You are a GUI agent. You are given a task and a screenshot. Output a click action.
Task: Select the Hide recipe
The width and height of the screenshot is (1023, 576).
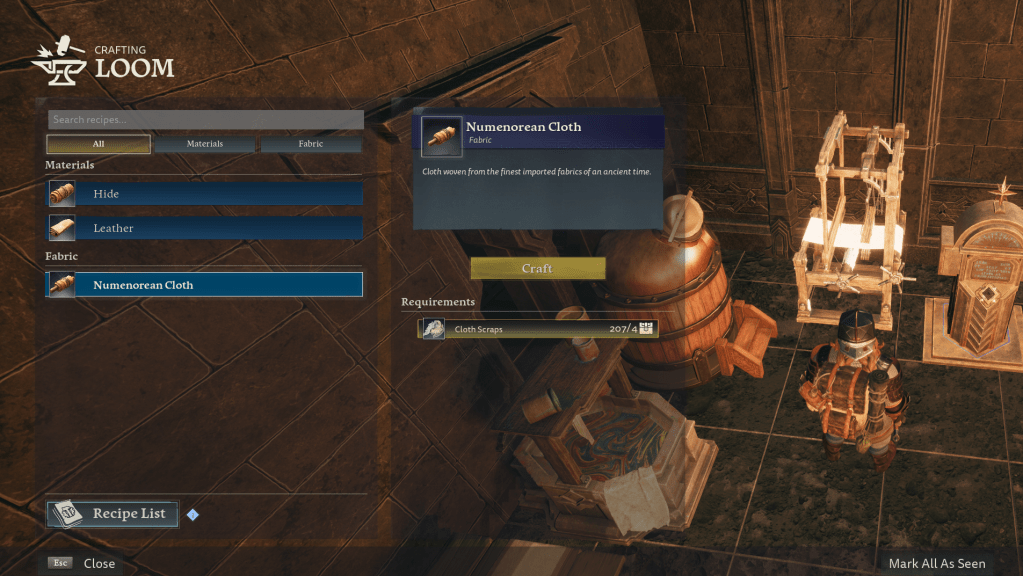point(205,194)
